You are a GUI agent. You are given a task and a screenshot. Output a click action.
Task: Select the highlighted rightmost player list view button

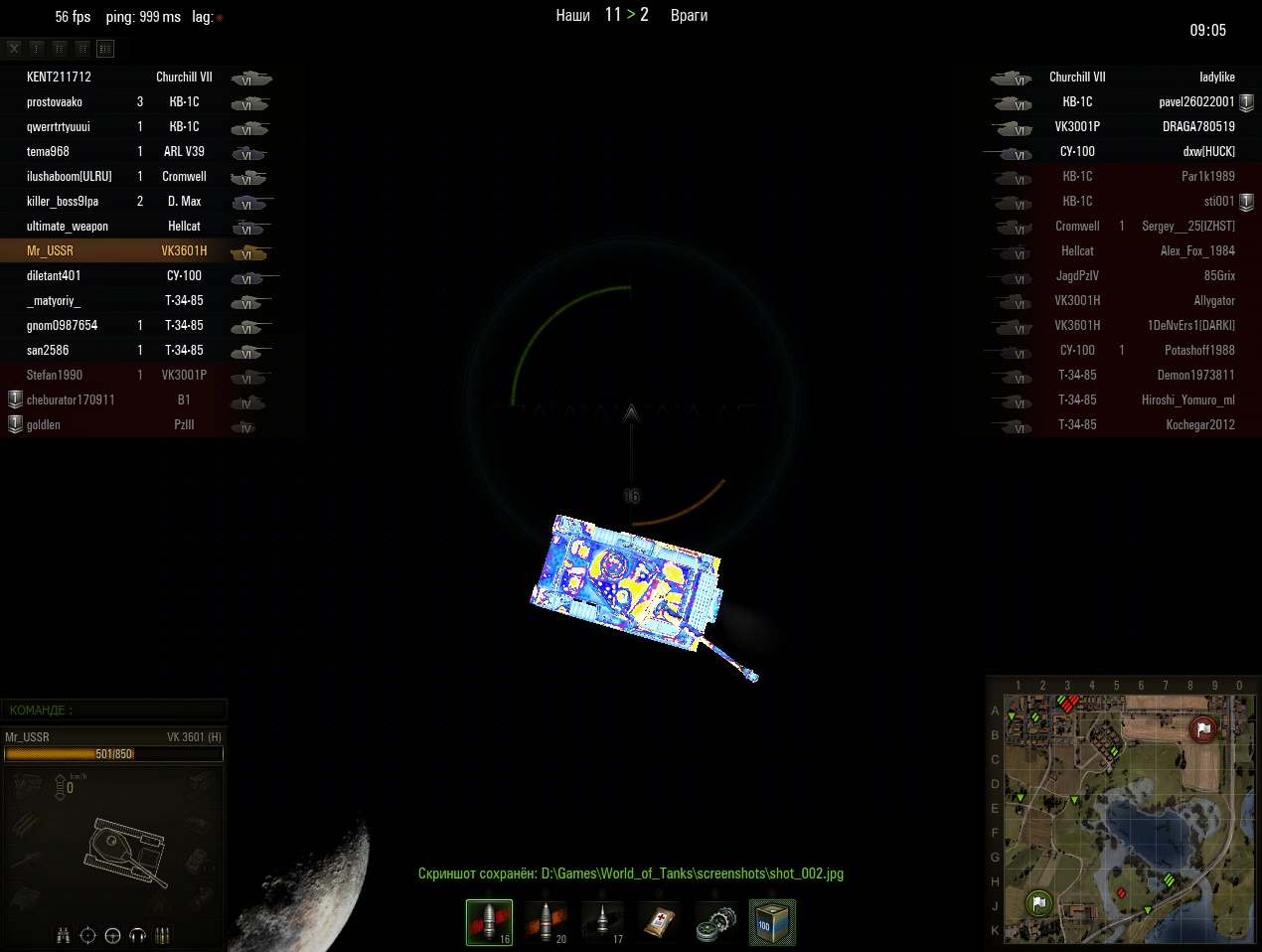coord(105,48)
